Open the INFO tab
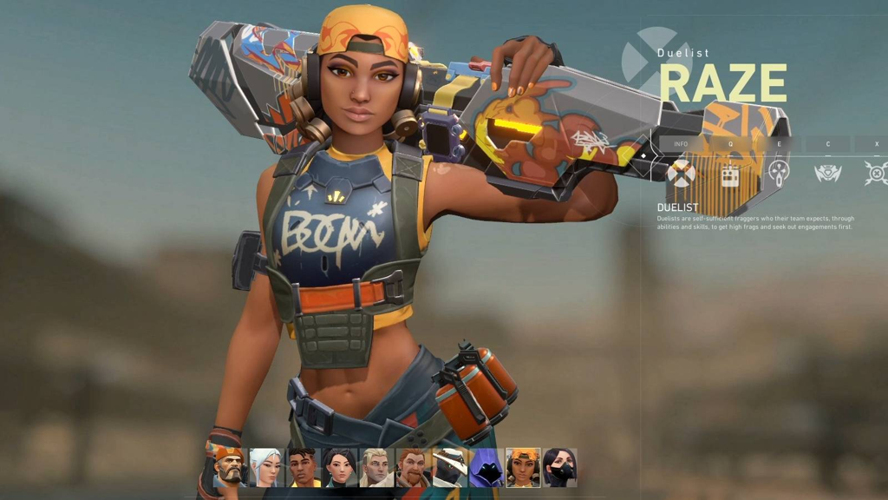888x500 pixels. pos(681,144)
